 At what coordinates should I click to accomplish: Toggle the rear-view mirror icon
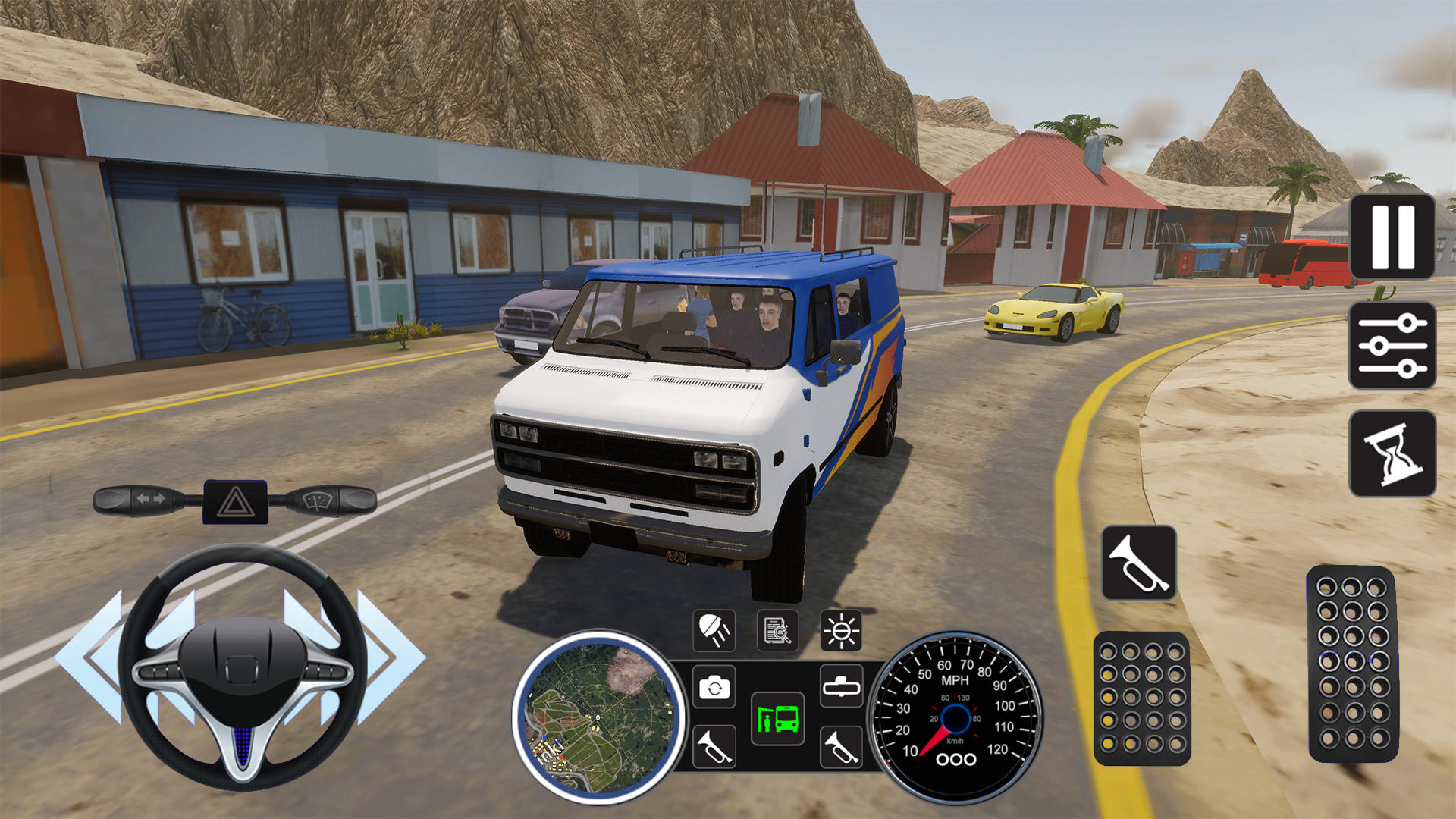coord(841,687)
